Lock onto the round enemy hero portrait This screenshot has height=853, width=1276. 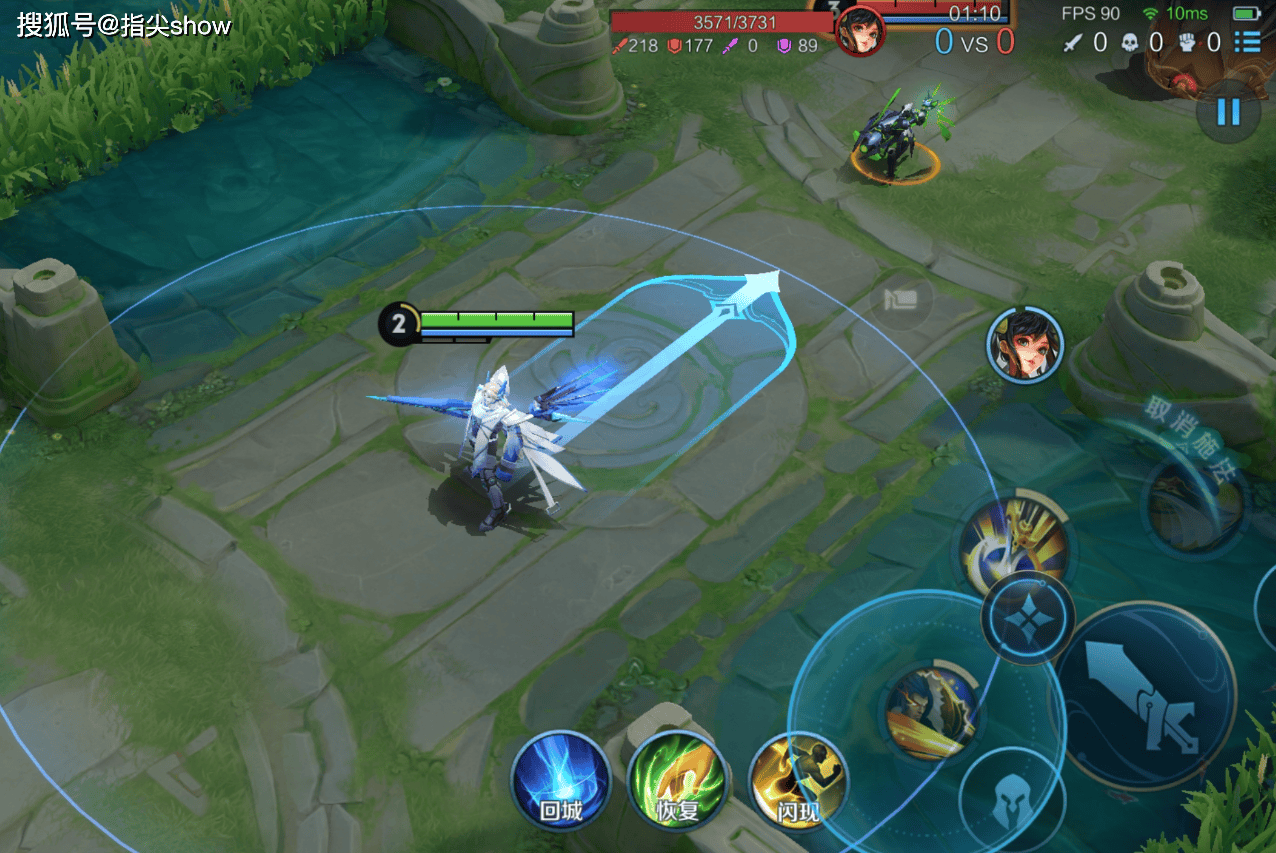[x=1025, y=346]
